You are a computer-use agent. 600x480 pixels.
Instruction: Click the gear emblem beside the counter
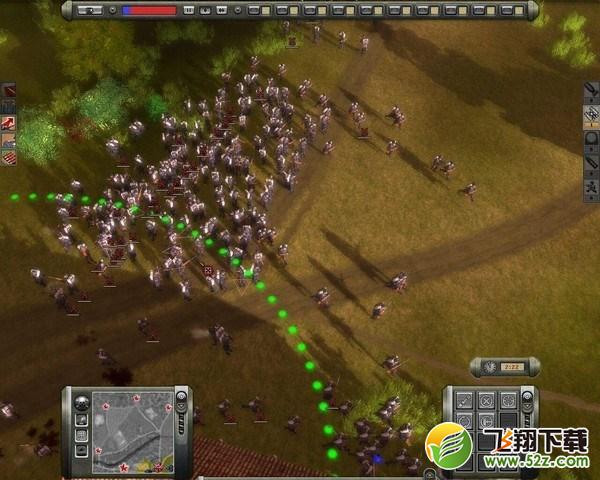[x=489, y=367]
